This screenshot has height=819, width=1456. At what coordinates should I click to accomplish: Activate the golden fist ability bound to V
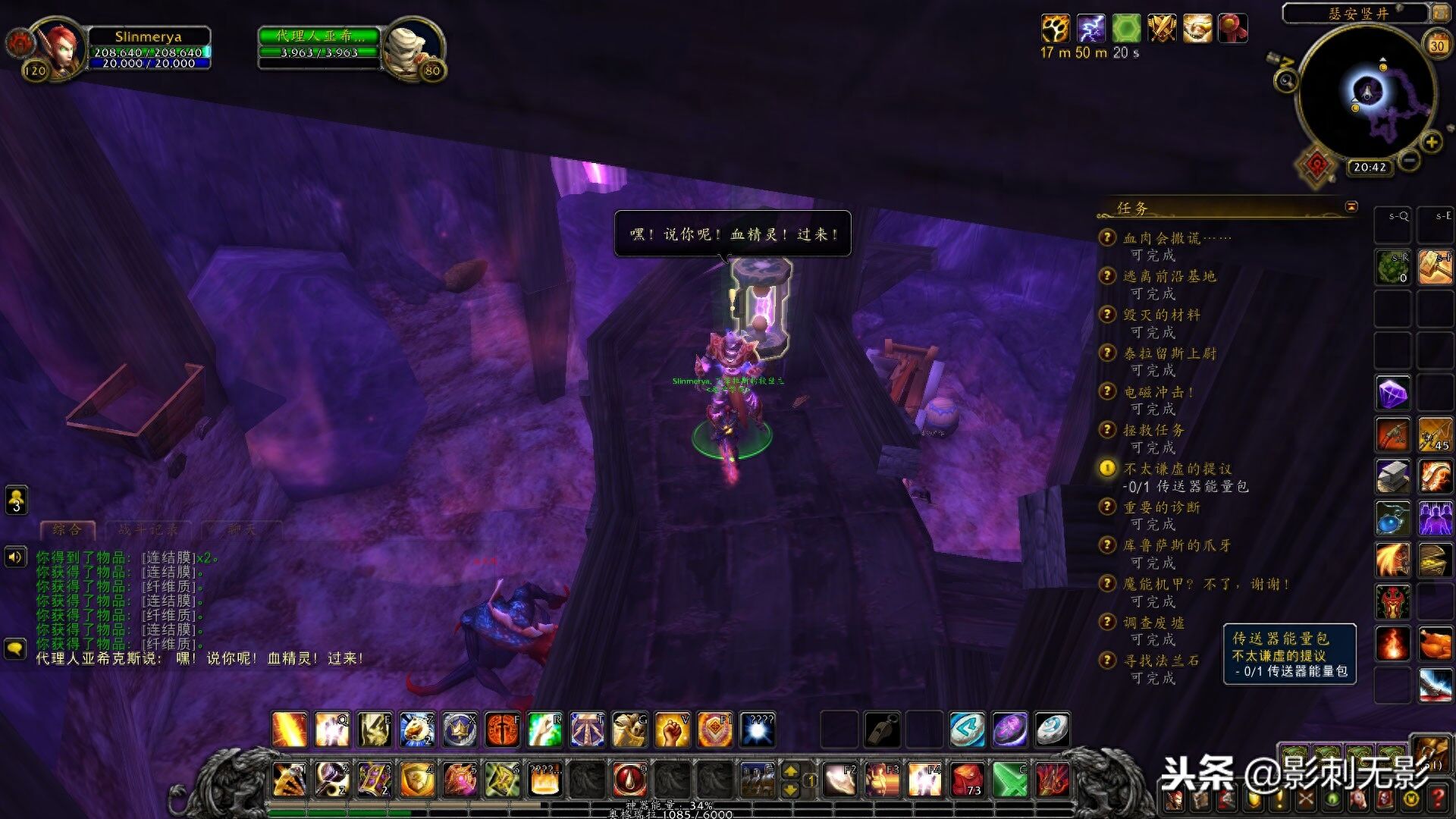click(x=672, y=730)
